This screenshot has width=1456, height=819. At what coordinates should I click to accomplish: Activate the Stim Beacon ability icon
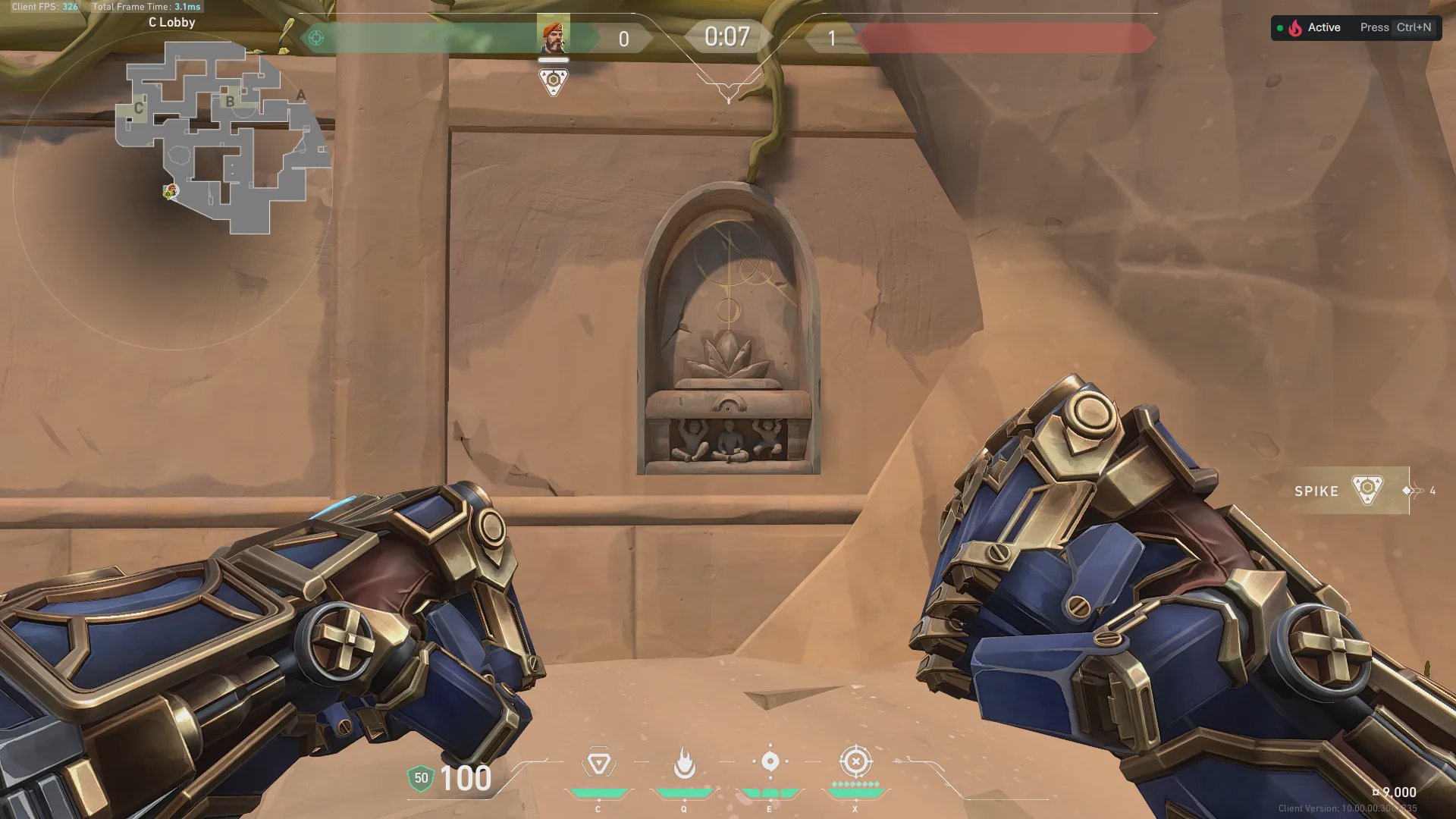(x=598, y=763)
